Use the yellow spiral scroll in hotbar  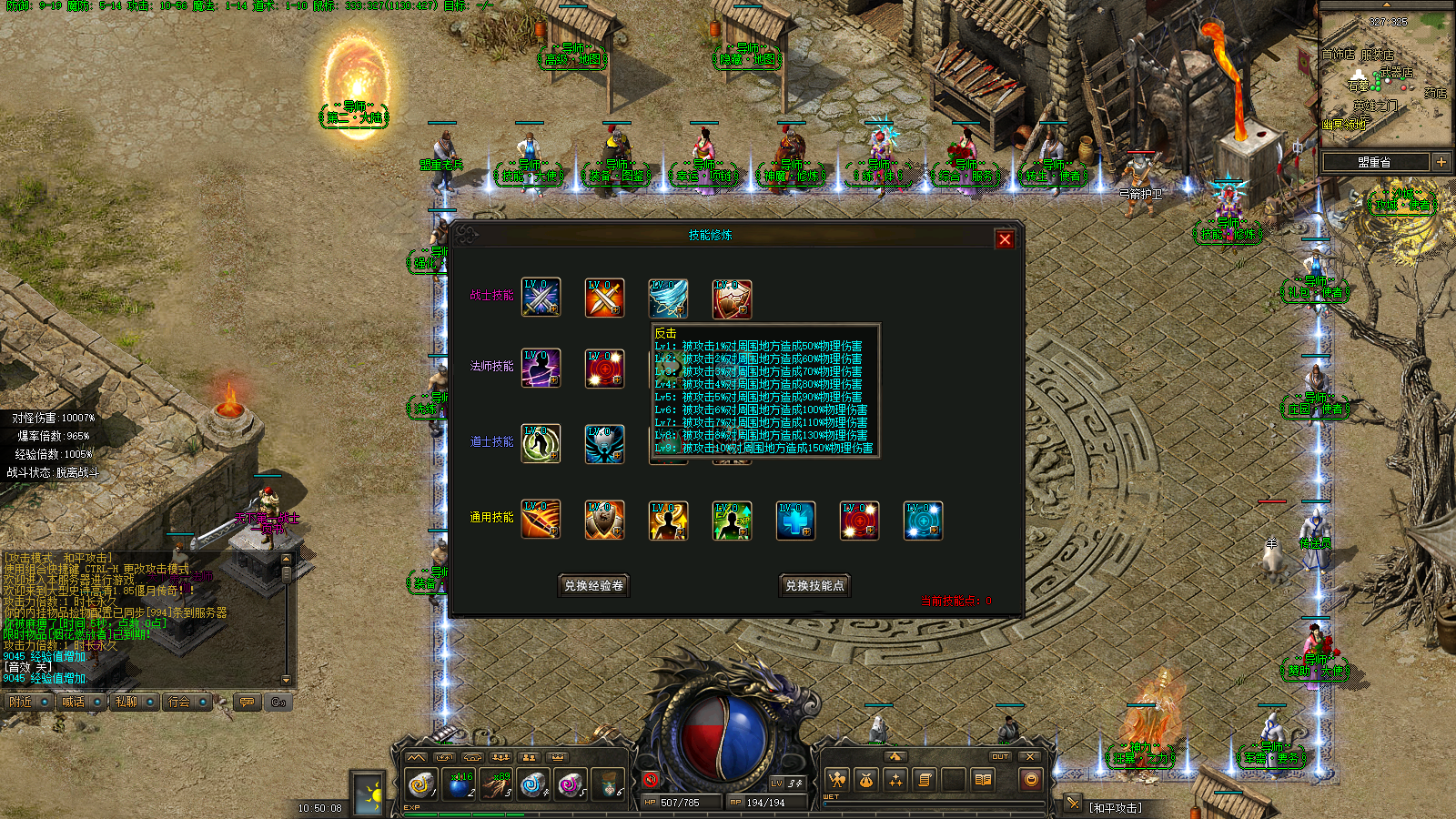420,784
